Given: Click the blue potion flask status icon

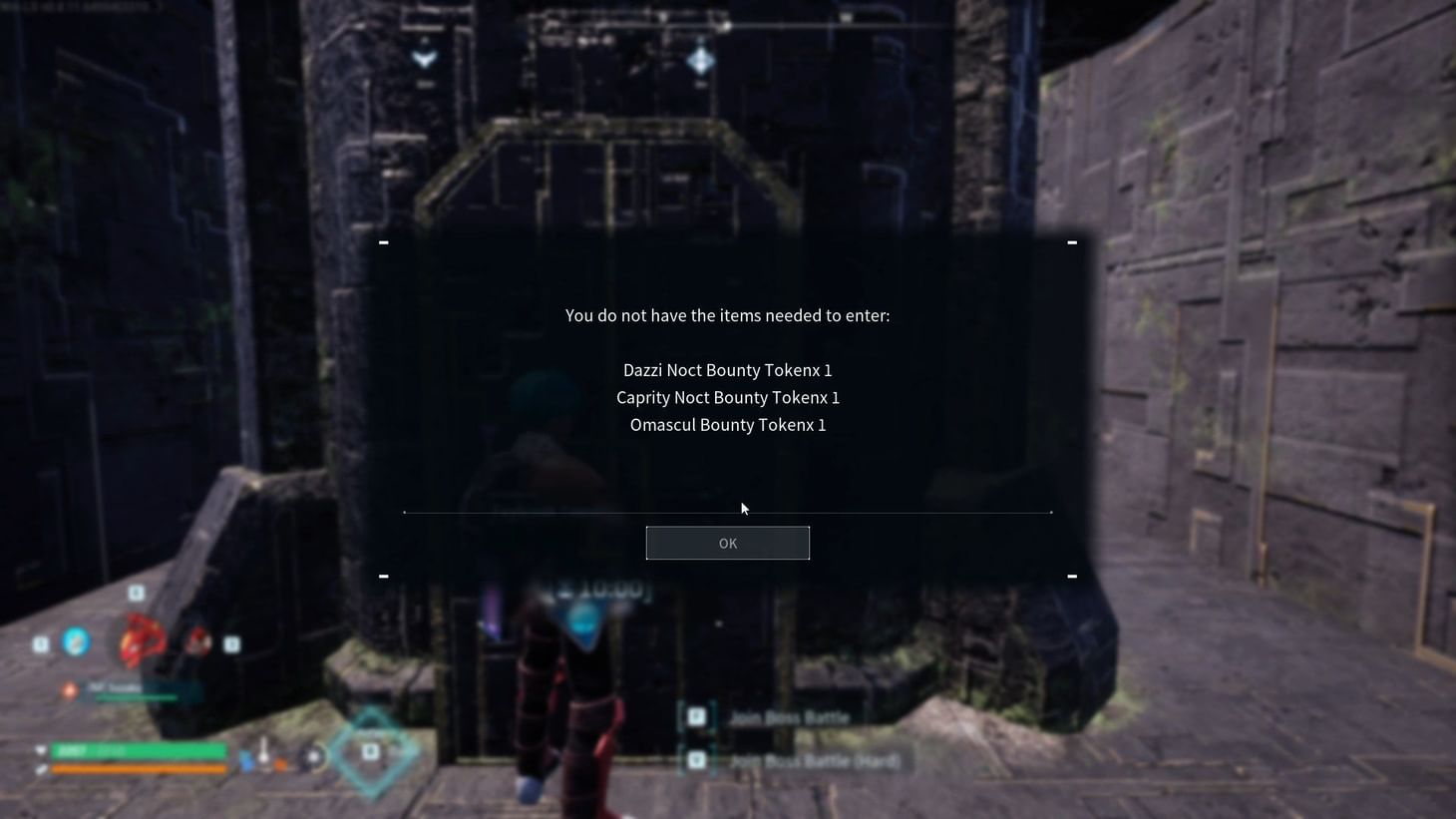Looking at the screenshot, I should click(x=246, y=762).
